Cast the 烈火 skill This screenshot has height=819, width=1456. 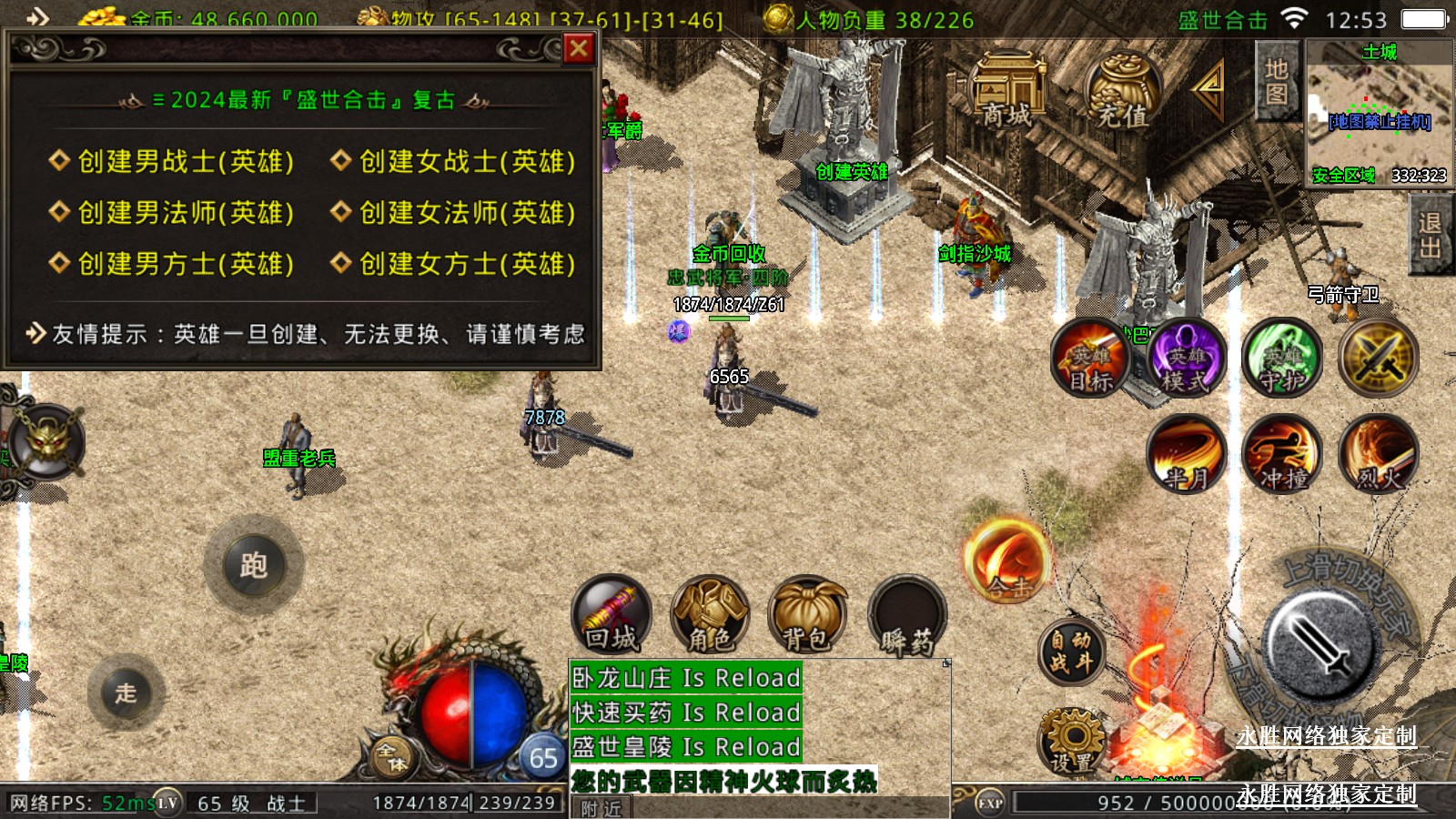click(1378, 453)
